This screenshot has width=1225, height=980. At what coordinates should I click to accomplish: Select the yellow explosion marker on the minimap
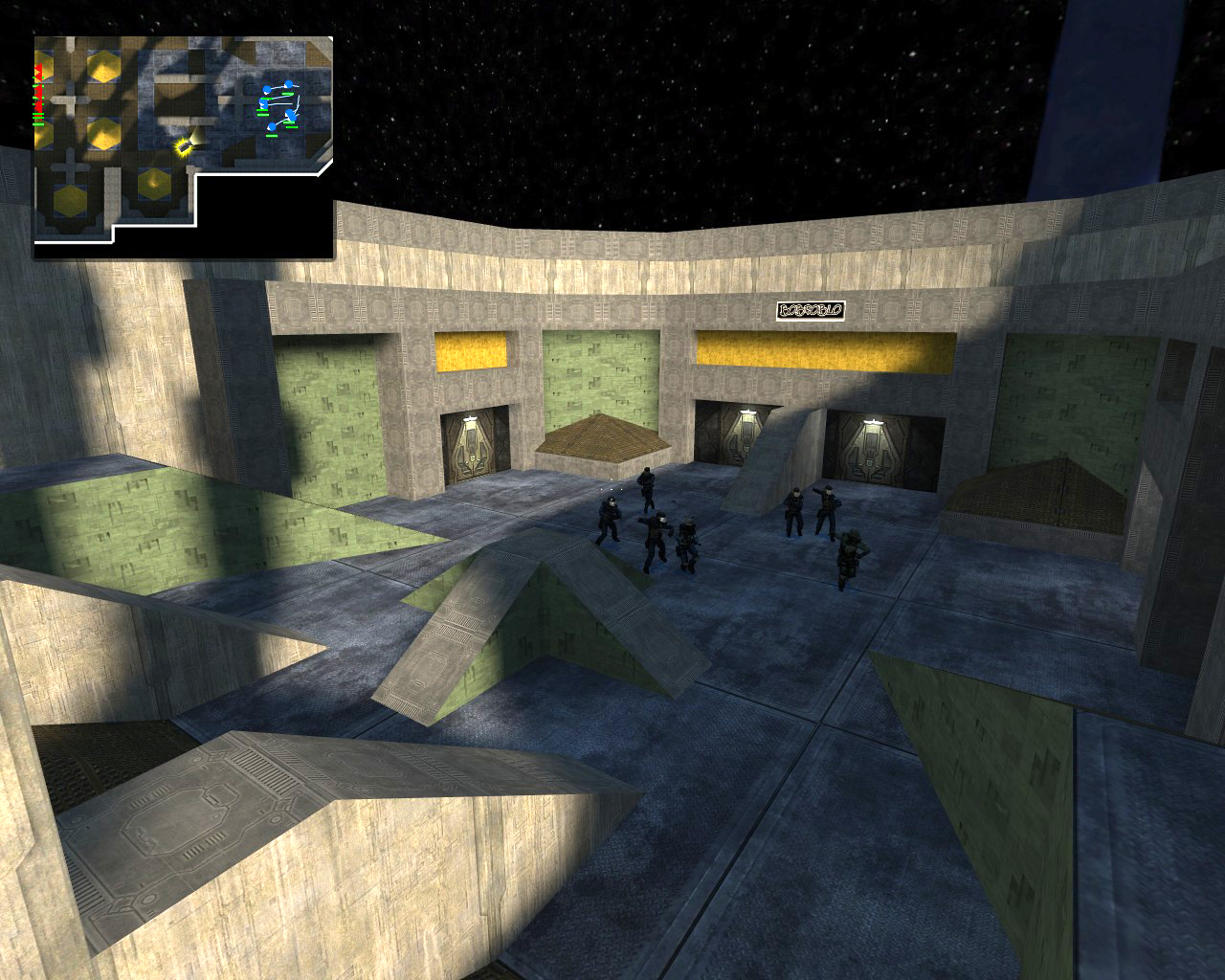pos(183,147)
